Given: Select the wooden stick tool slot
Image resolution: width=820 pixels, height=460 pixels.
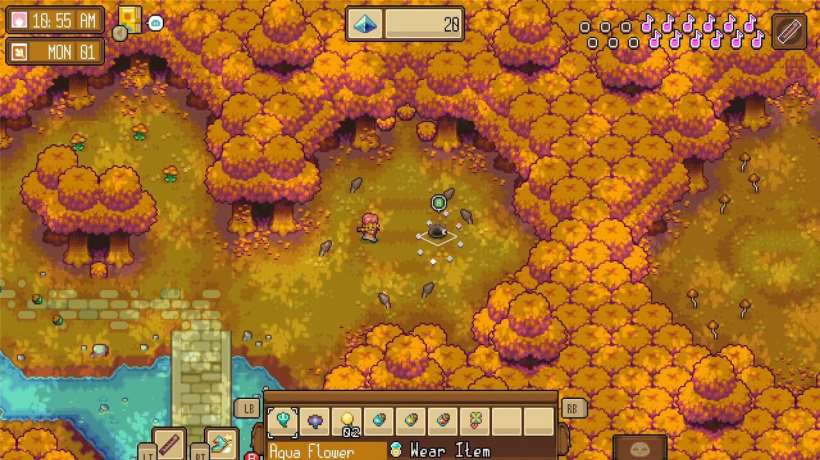Looking at the screenshot, I should 170,445.
